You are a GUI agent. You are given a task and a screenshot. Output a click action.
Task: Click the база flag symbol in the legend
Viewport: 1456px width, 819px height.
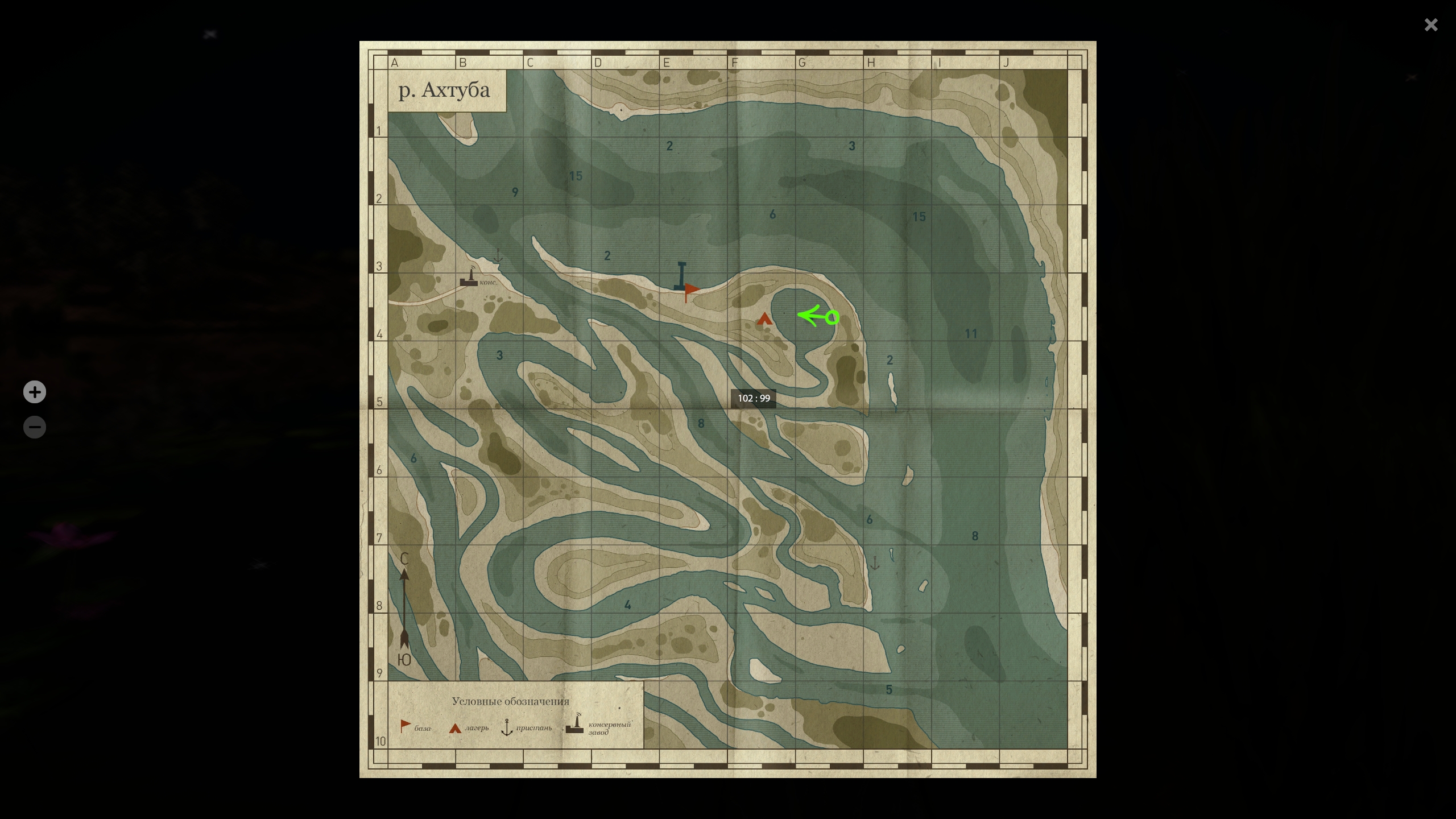pyautogui.click(x=405, y=723)
